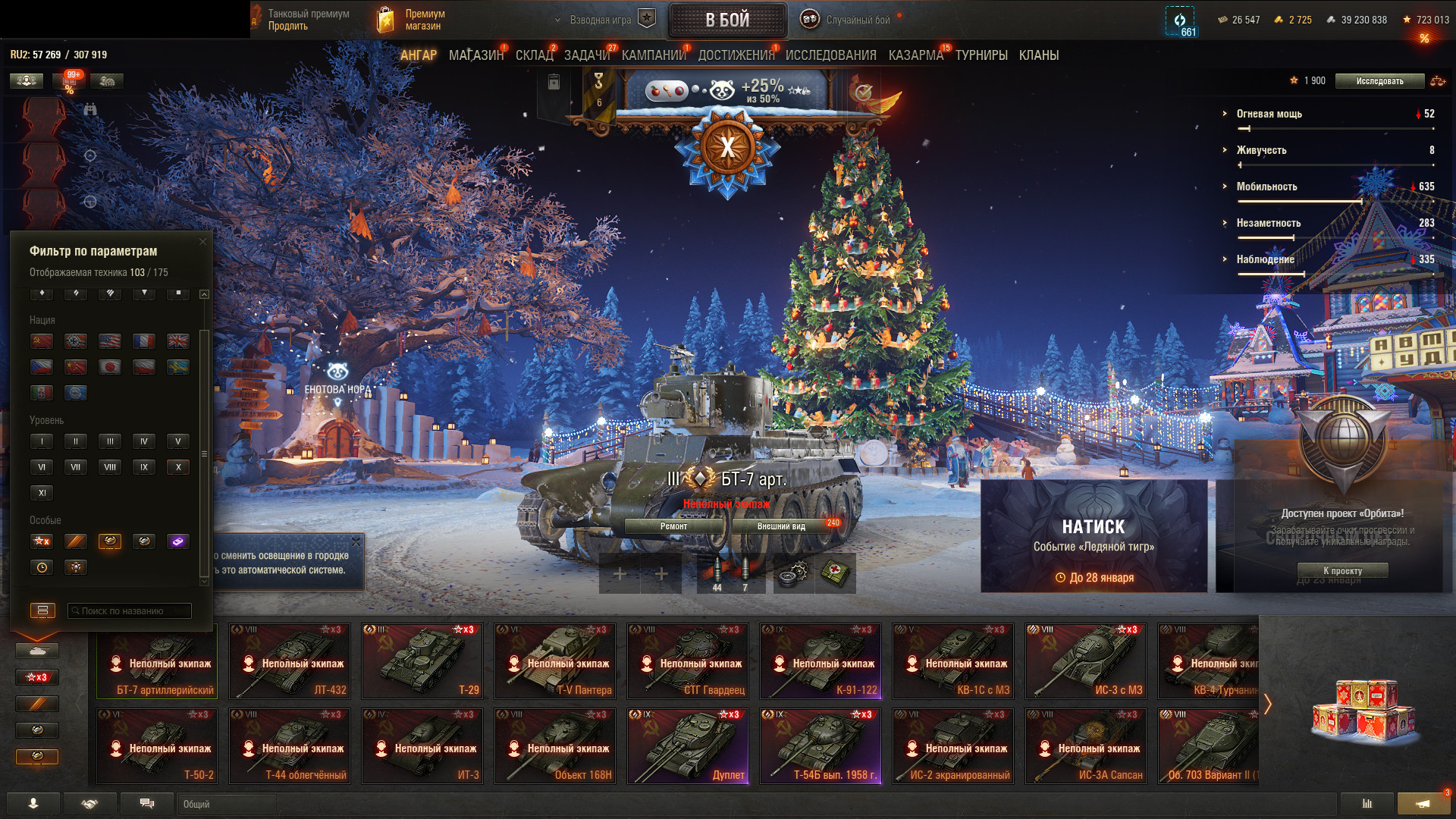This screenshot has height=819, width=1456.
Task: Open the НАТИСК Ледяной тигр event banner
Action: (x=1094, y=536)
